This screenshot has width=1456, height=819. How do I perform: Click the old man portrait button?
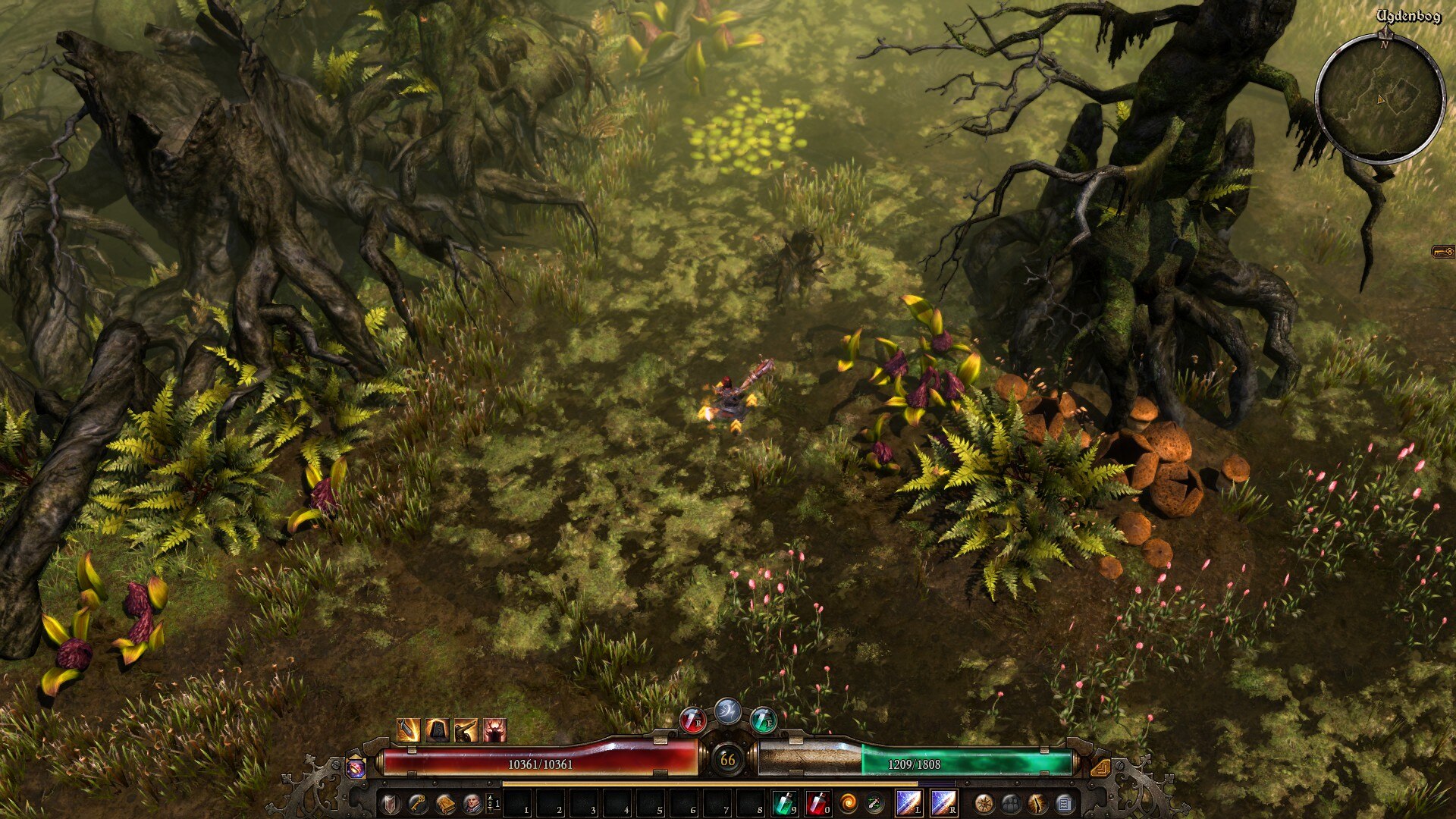(x=472, y=803)
